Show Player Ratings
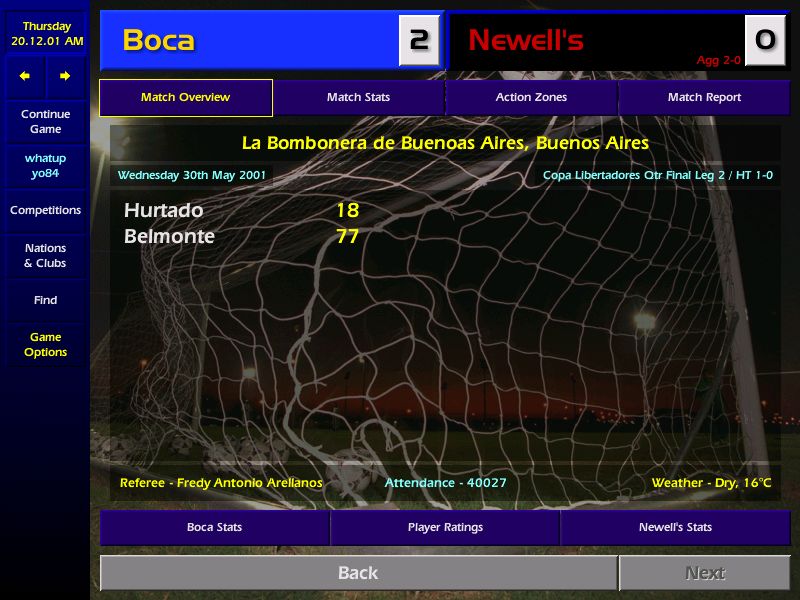The height and width of the screenshot is (600, 800). coord(445,528)
